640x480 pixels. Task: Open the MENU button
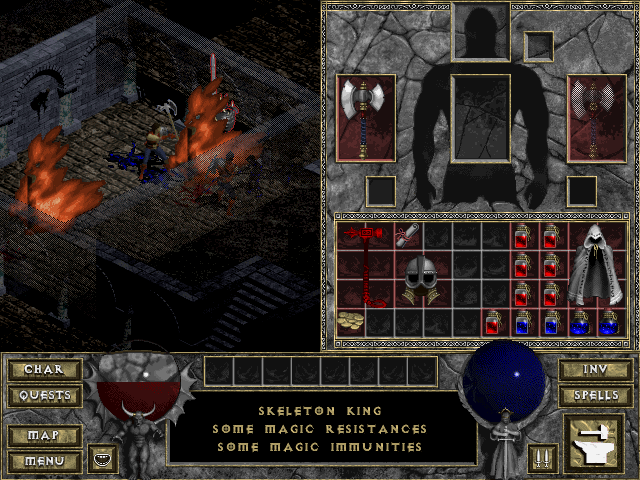pyautogui.click(x=43, y=461)
